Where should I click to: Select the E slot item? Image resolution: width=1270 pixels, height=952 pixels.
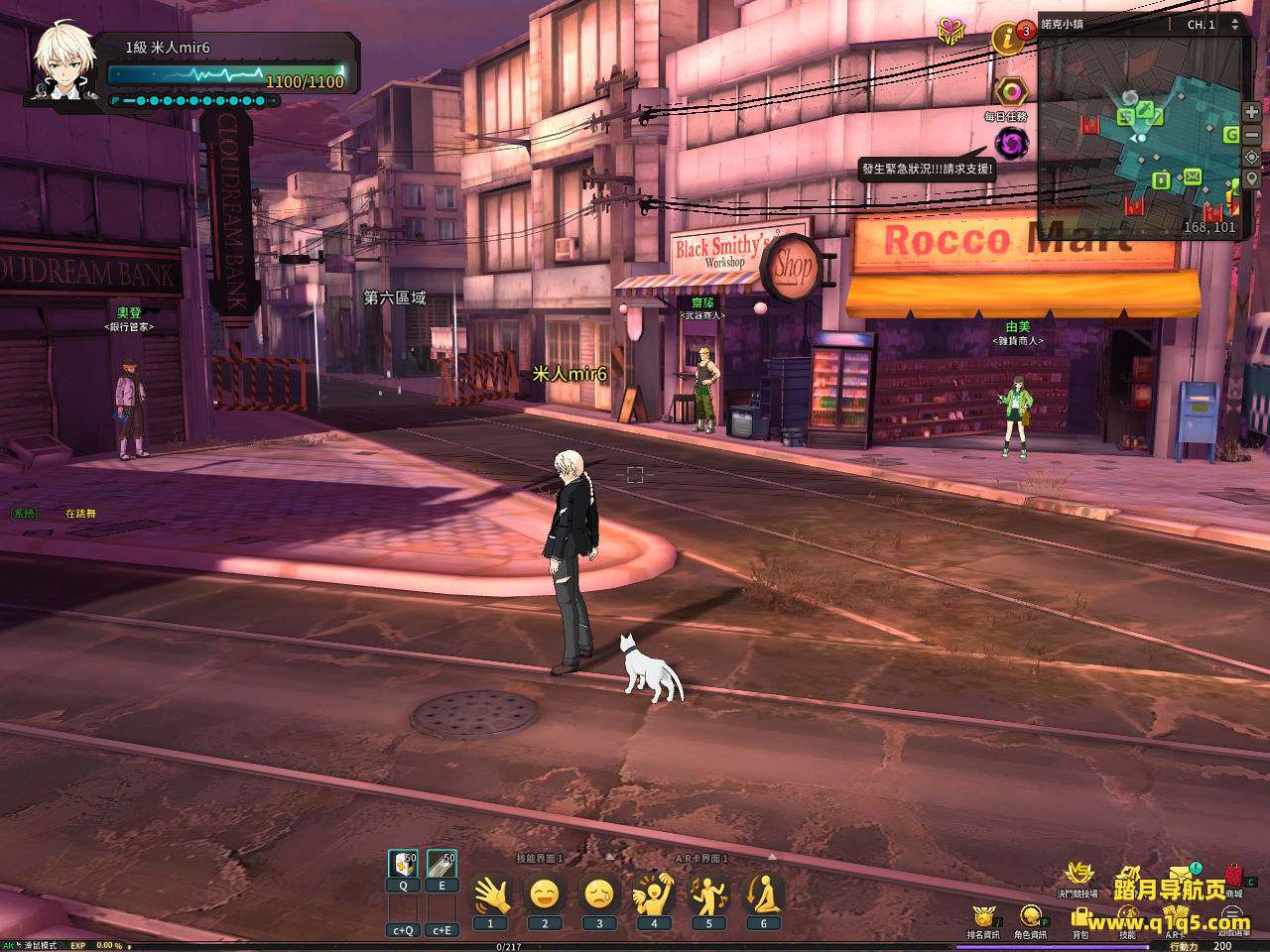[442, 864]
